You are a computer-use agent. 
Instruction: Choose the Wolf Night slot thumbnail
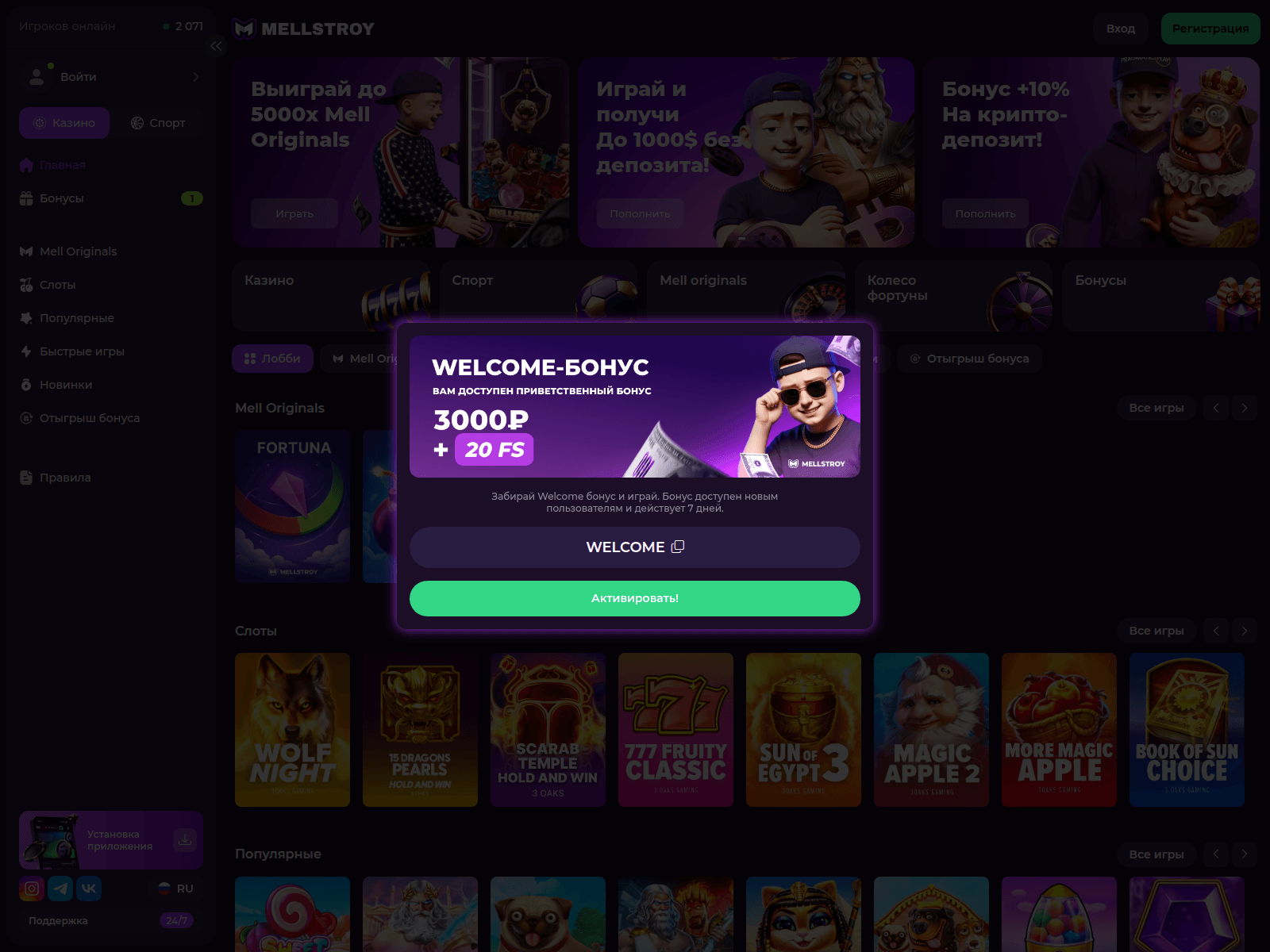292,729
